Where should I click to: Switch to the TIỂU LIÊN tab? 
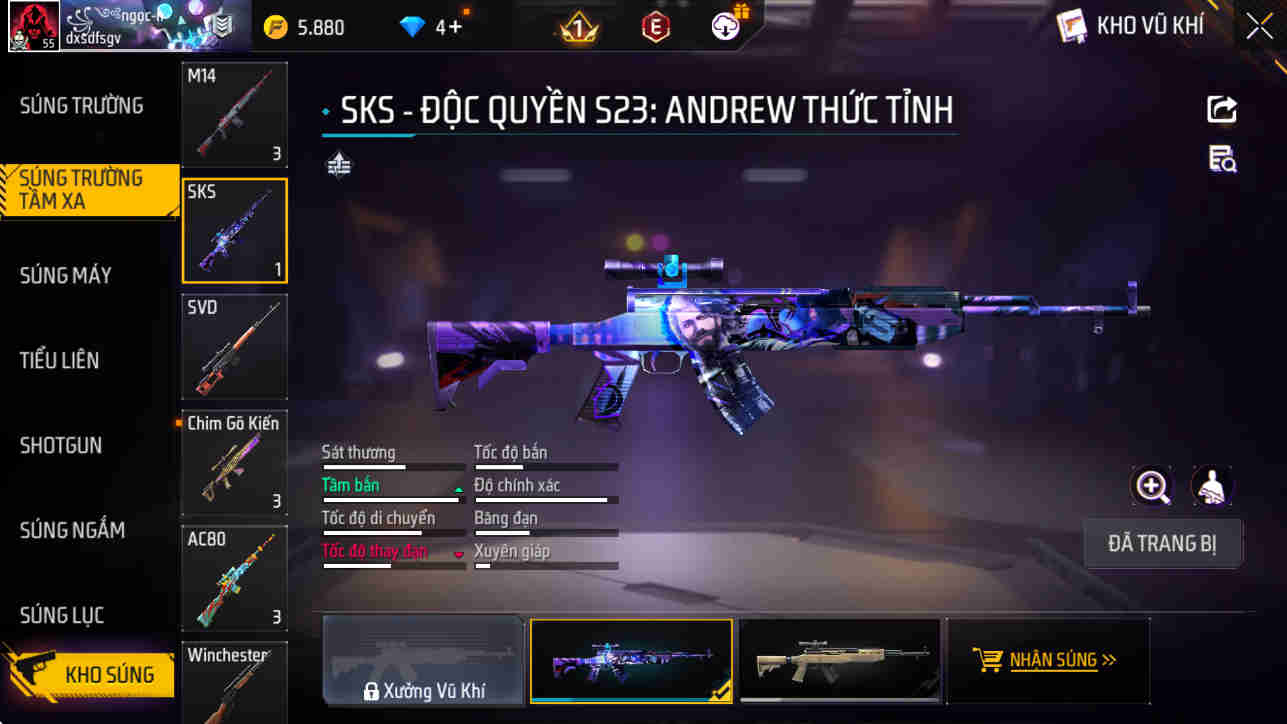pos(58,360)
